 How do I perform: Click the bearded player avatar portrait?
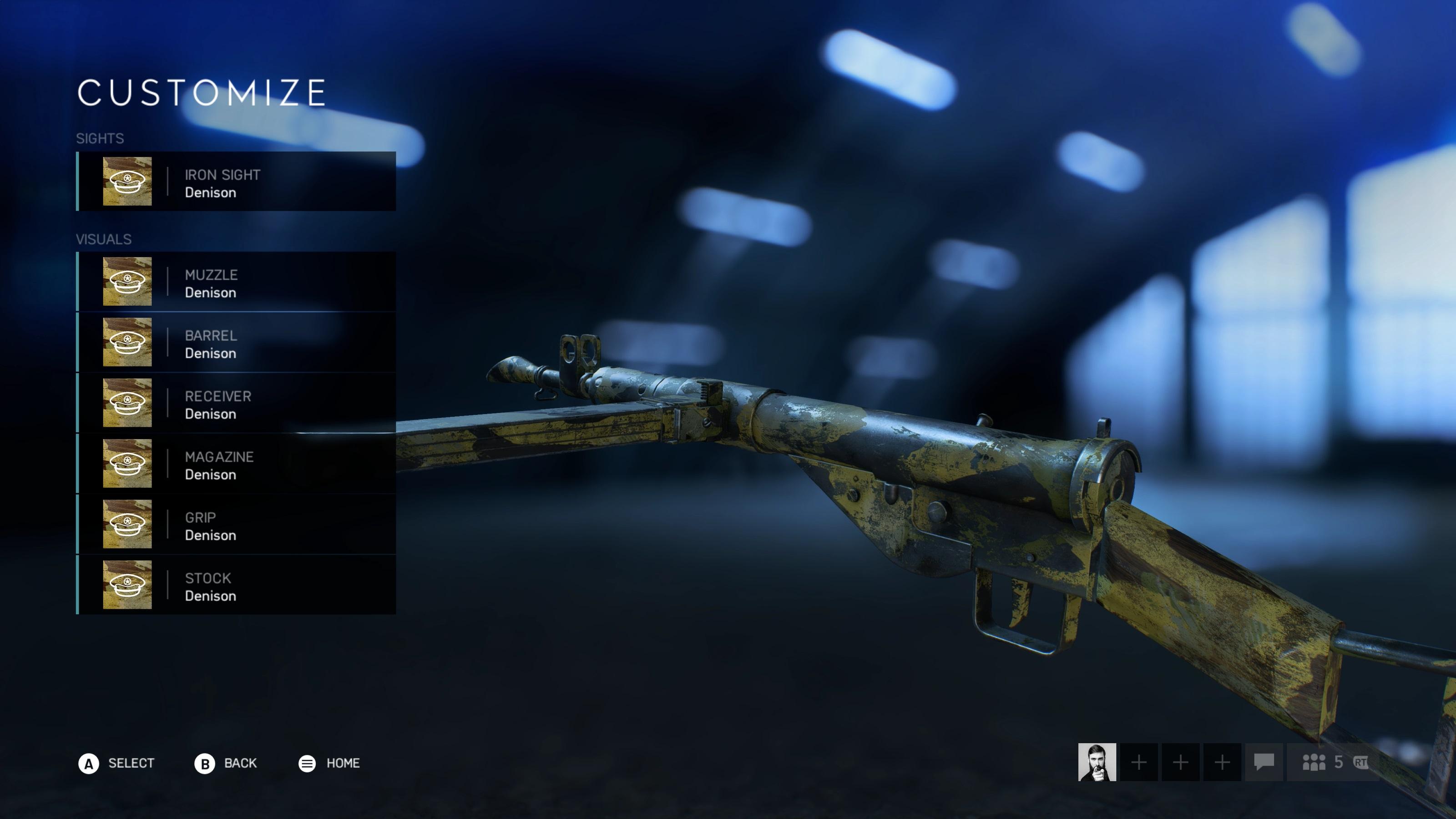click(1097, 762)
